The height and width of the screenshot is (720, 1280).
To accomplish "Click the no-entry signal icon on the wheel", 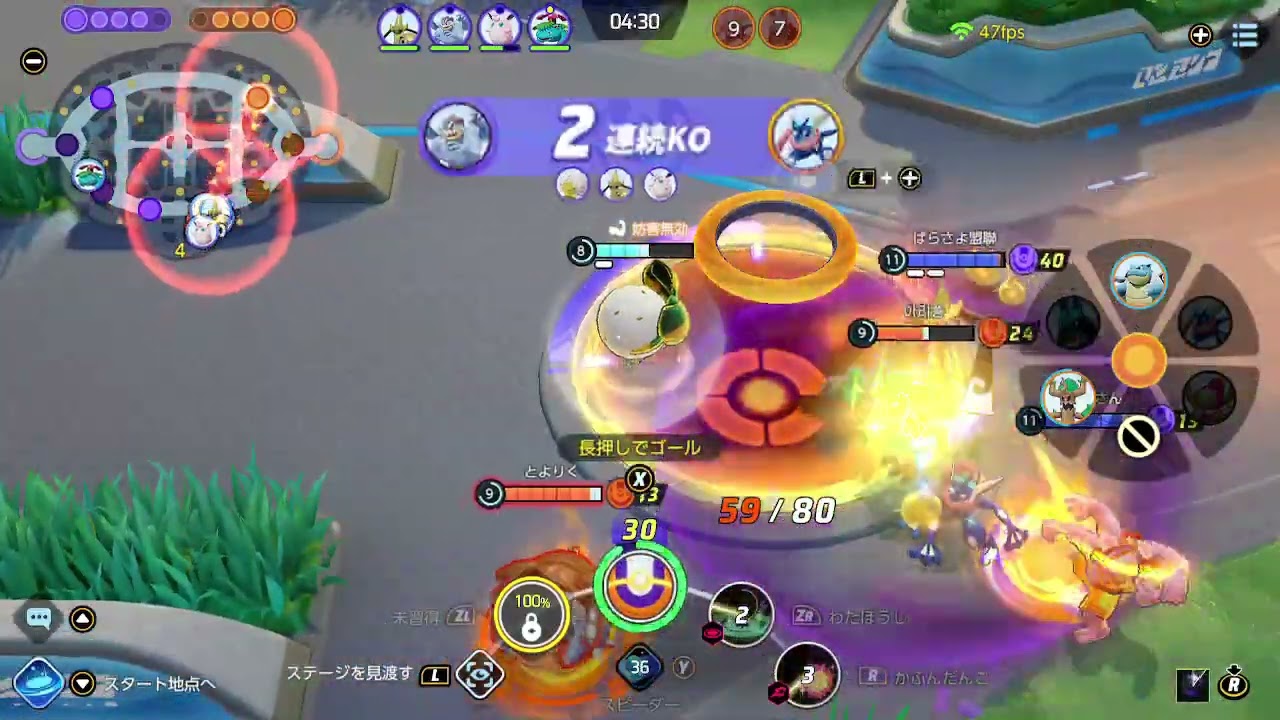I will [1137, 436].
